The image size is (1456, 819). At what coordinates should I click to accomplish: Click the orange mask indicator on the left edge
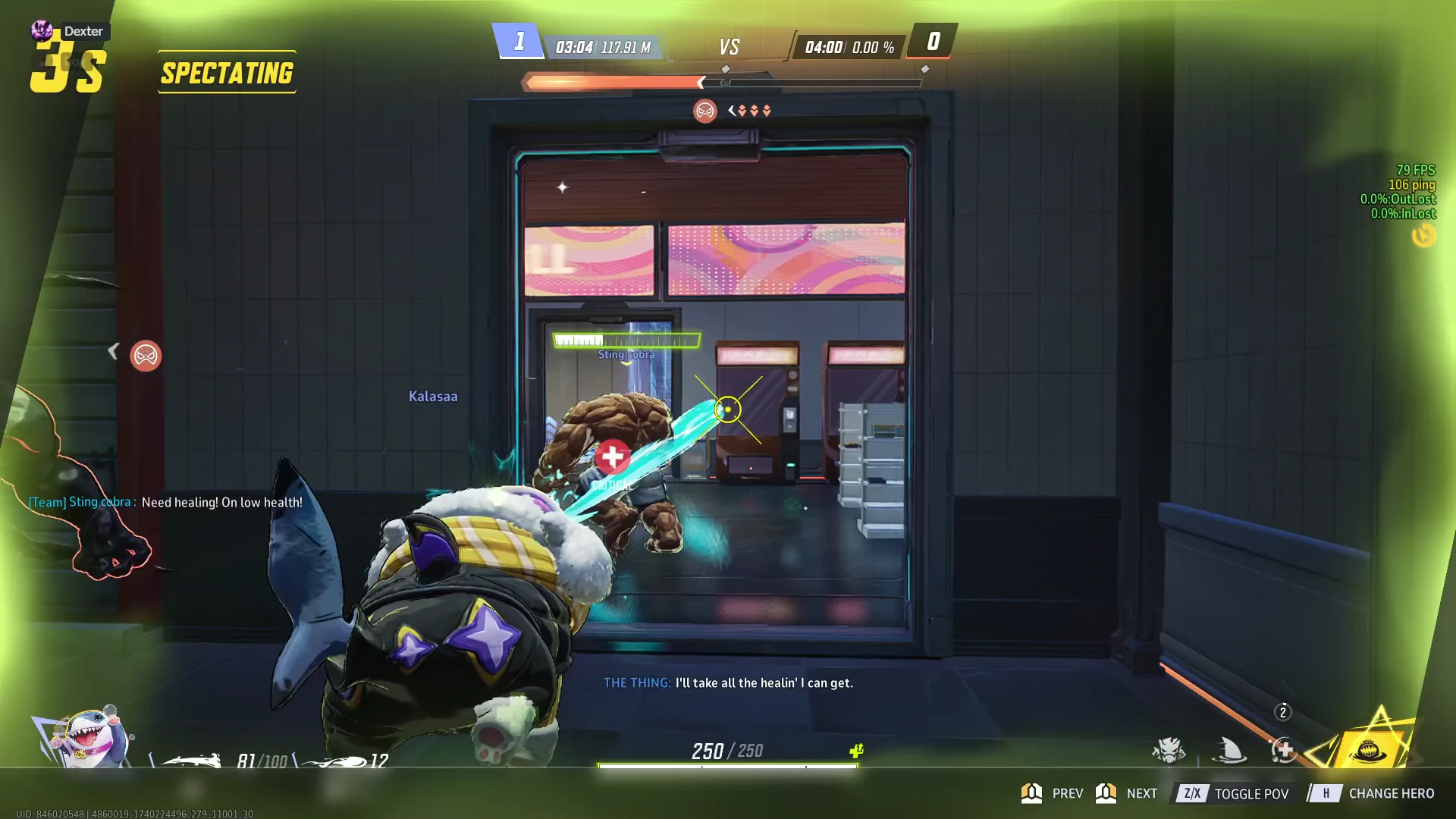click(146, 356)
